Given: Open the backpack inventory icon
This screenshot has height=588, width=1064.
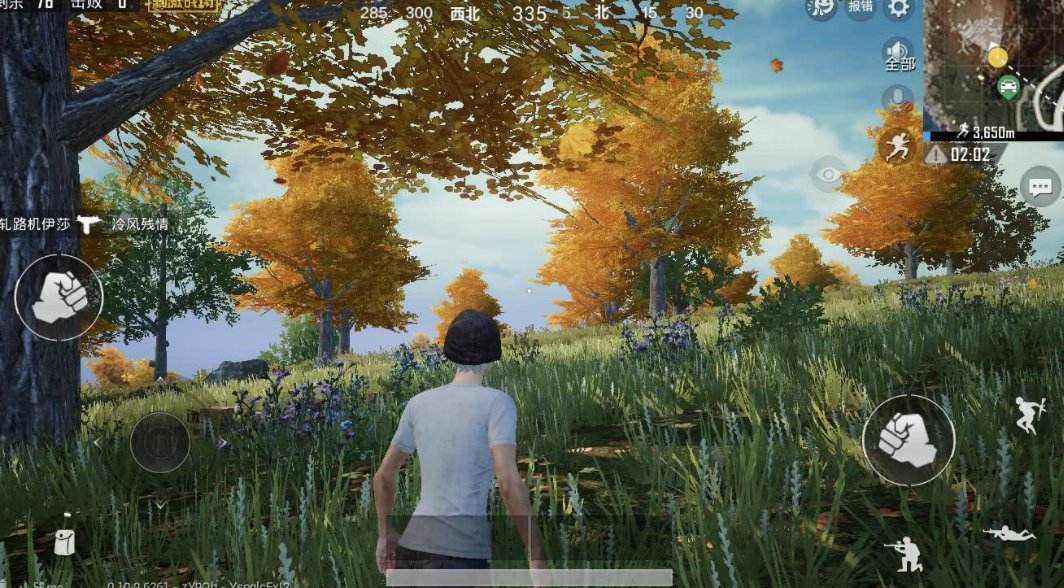Looking at the screenshot, I should [x=64, y=541].
